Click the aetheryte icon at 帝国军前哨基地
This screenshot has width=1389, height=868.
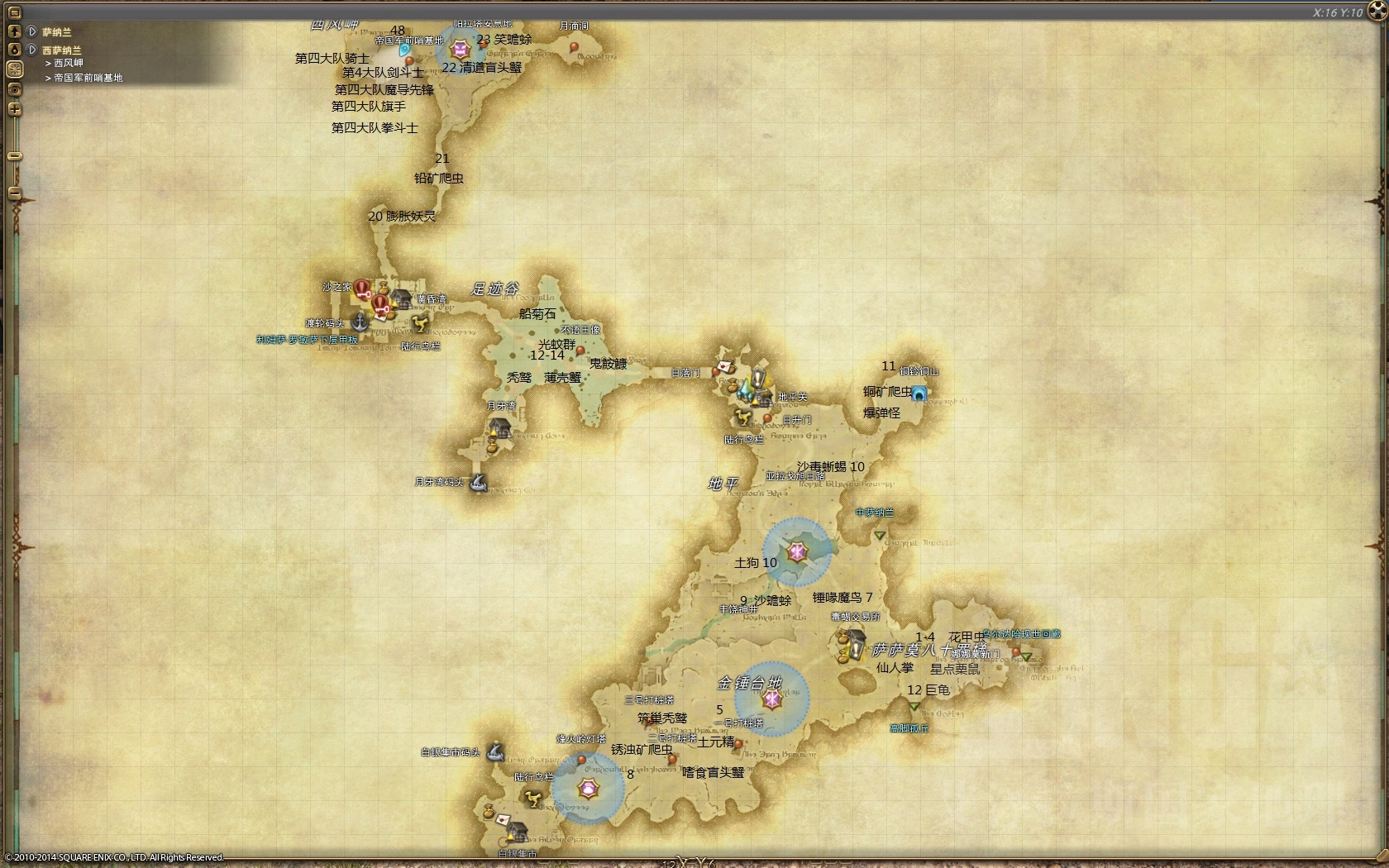pos(404,51)
